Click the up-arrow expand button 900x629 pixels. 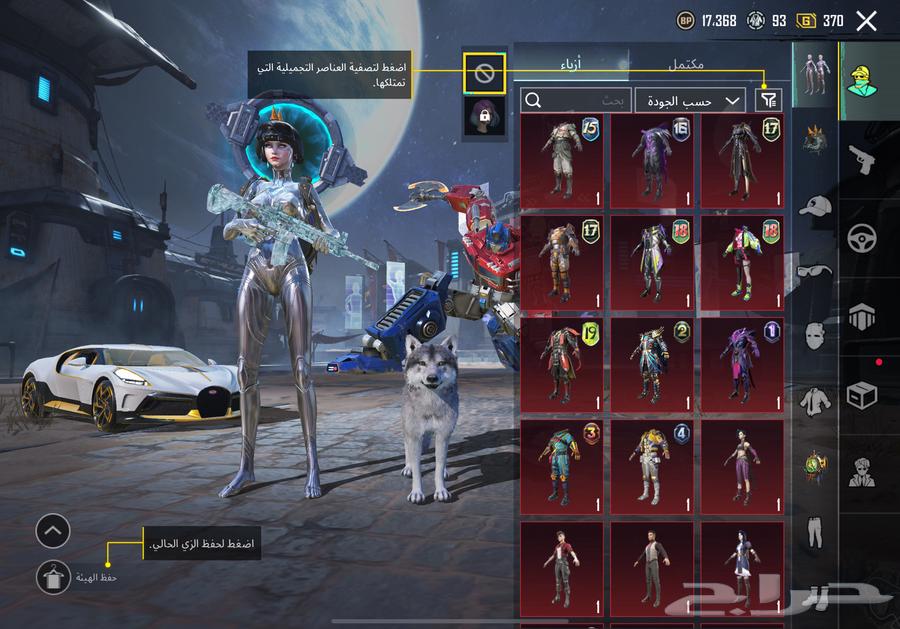pos(53,531)
